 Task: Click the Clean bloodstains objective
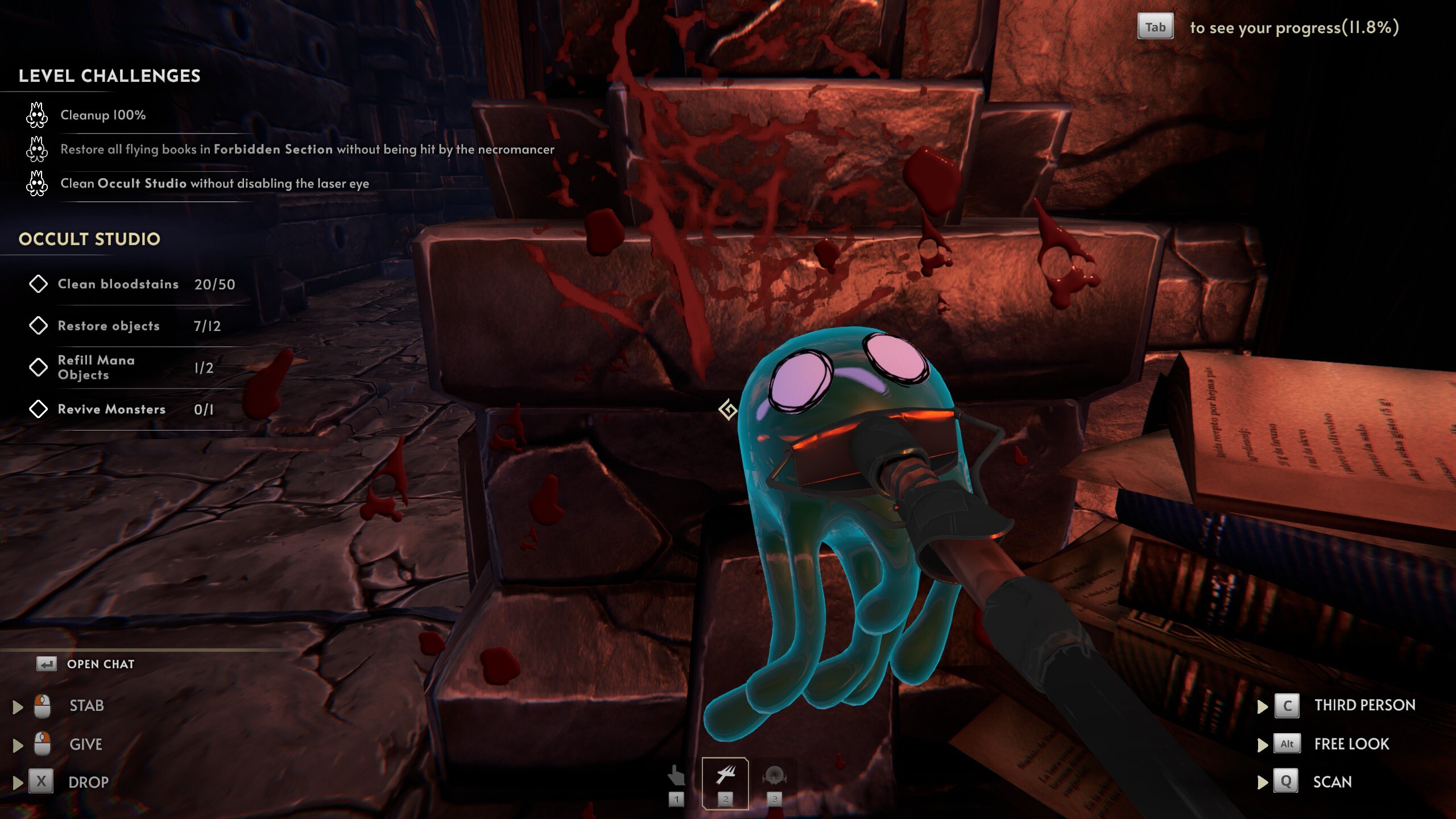click(118, 284)
